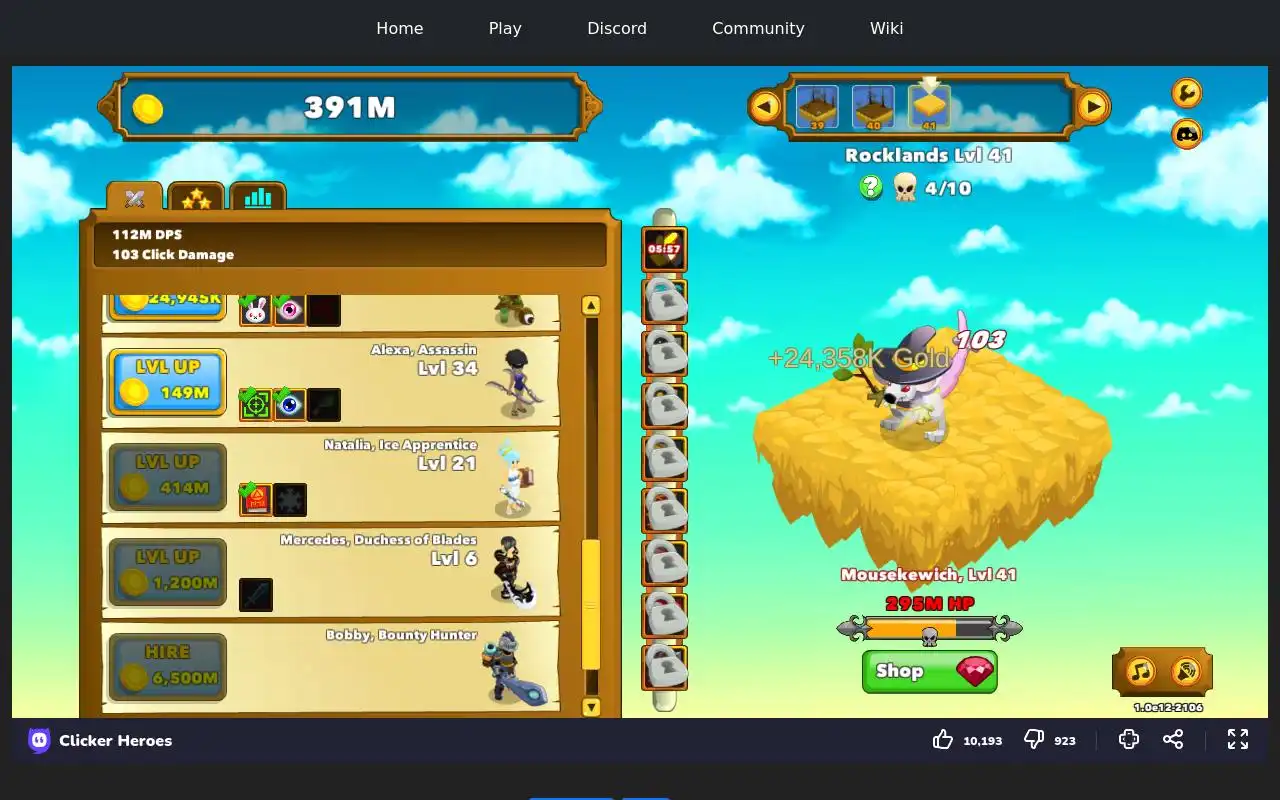1280x800 pixels.
Task: Advance zones with the right arrow
Action: coord(1093,106)
